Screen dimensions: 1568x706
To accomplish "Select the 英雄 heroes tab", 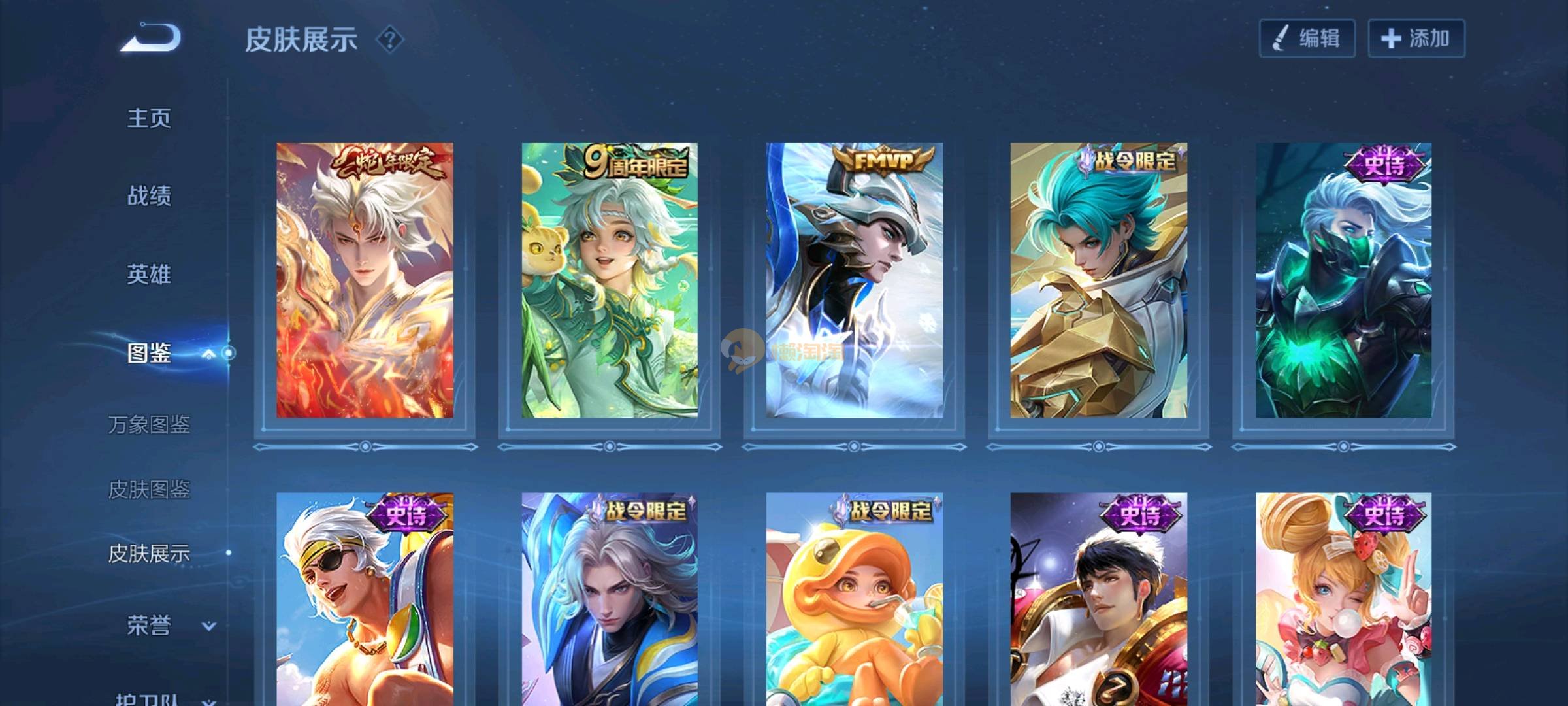I will tap(149, 274).
